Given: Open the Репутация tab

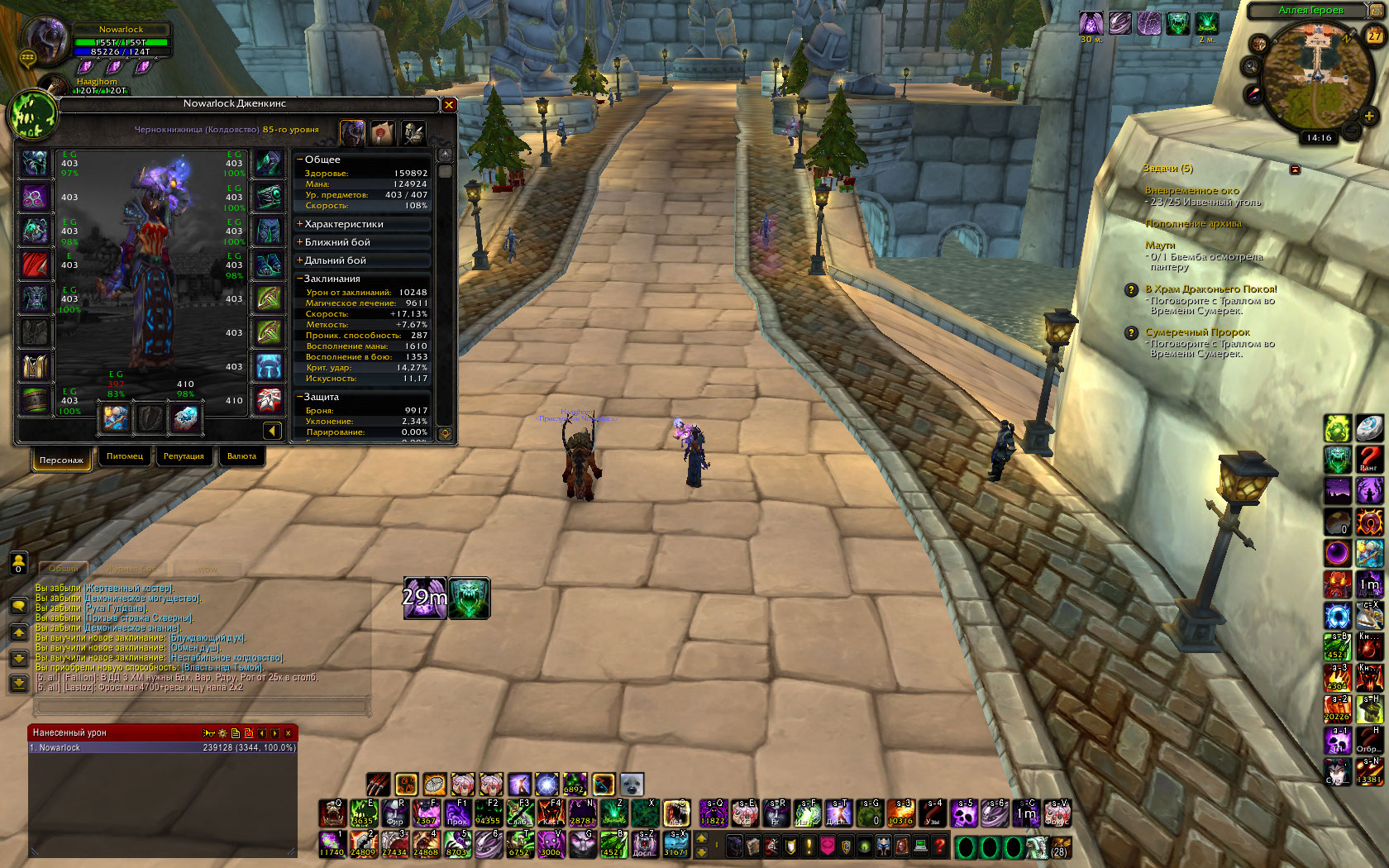Looking at the screenshot, I should click(x=184, y=456).
